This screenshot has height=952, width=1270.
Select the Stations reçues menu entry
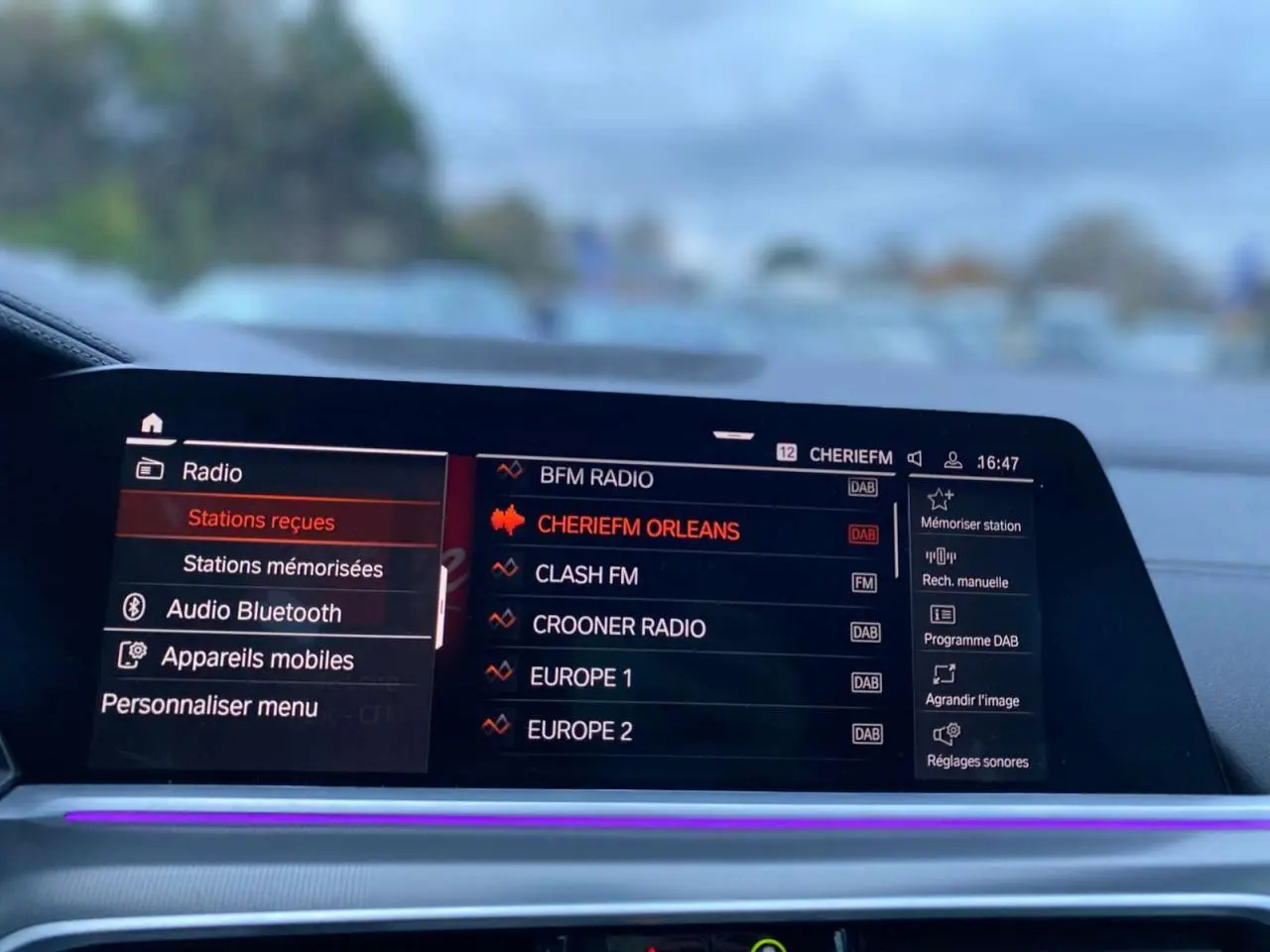coord(260,519)
